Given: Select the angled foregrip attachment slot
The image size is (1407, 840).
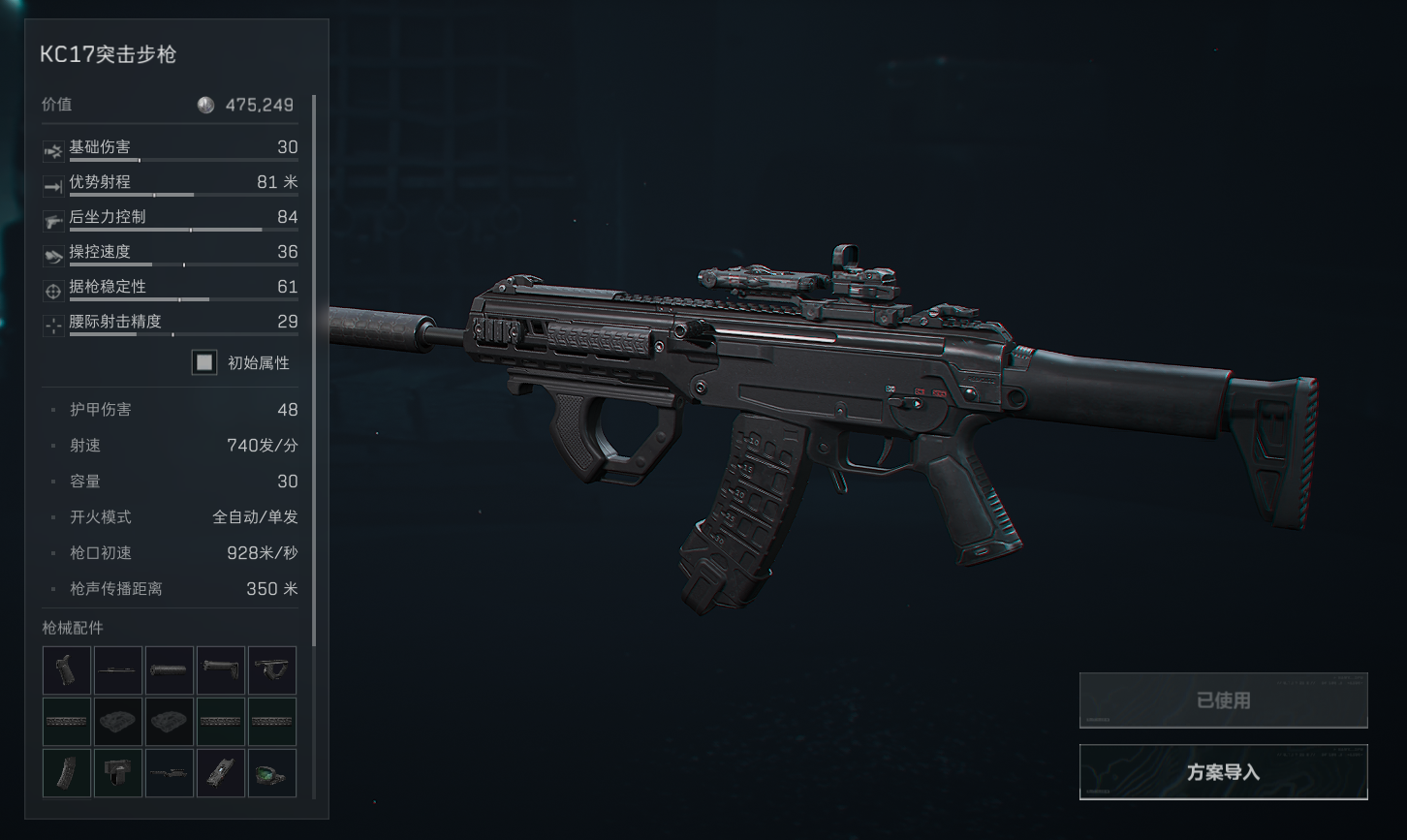Looking at the screenshot, I should pos(271,670).
